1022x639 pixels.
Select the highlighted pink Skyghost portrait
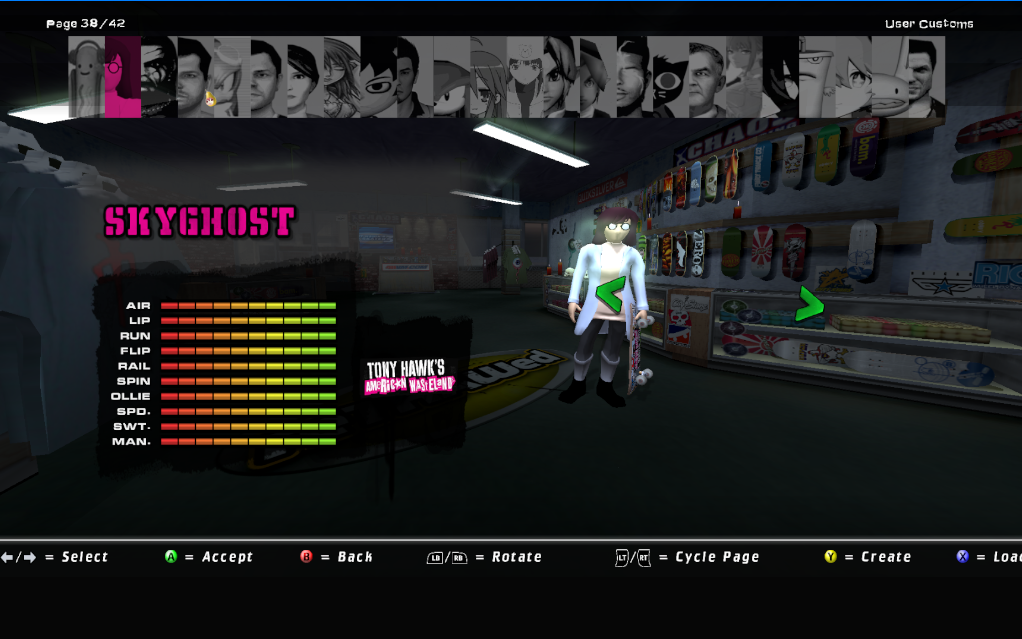click(122, 77)
